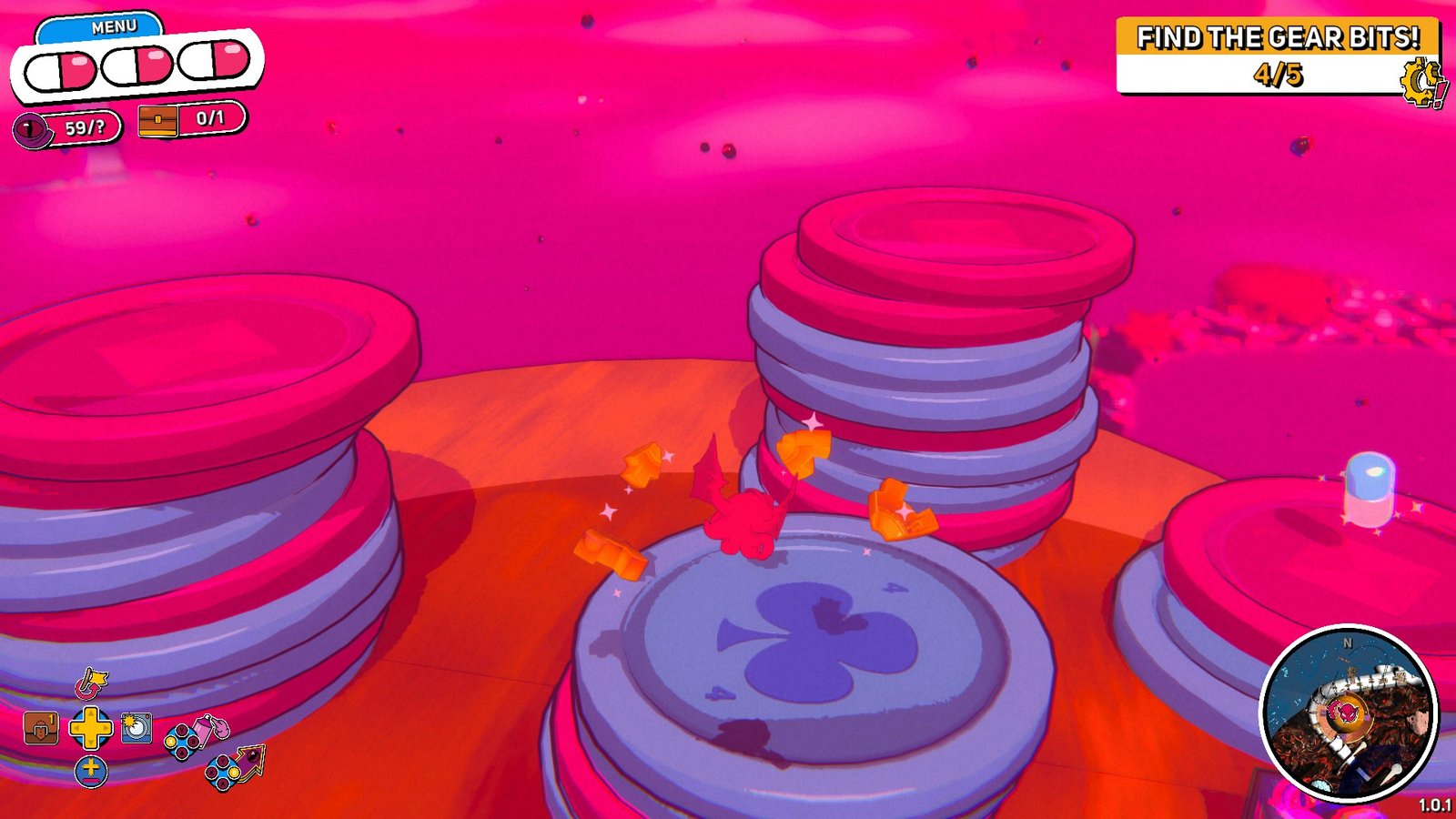Click the yellow D-pad control icon
Viewport: 1456px width, 819px height.
tap(90, 727)
